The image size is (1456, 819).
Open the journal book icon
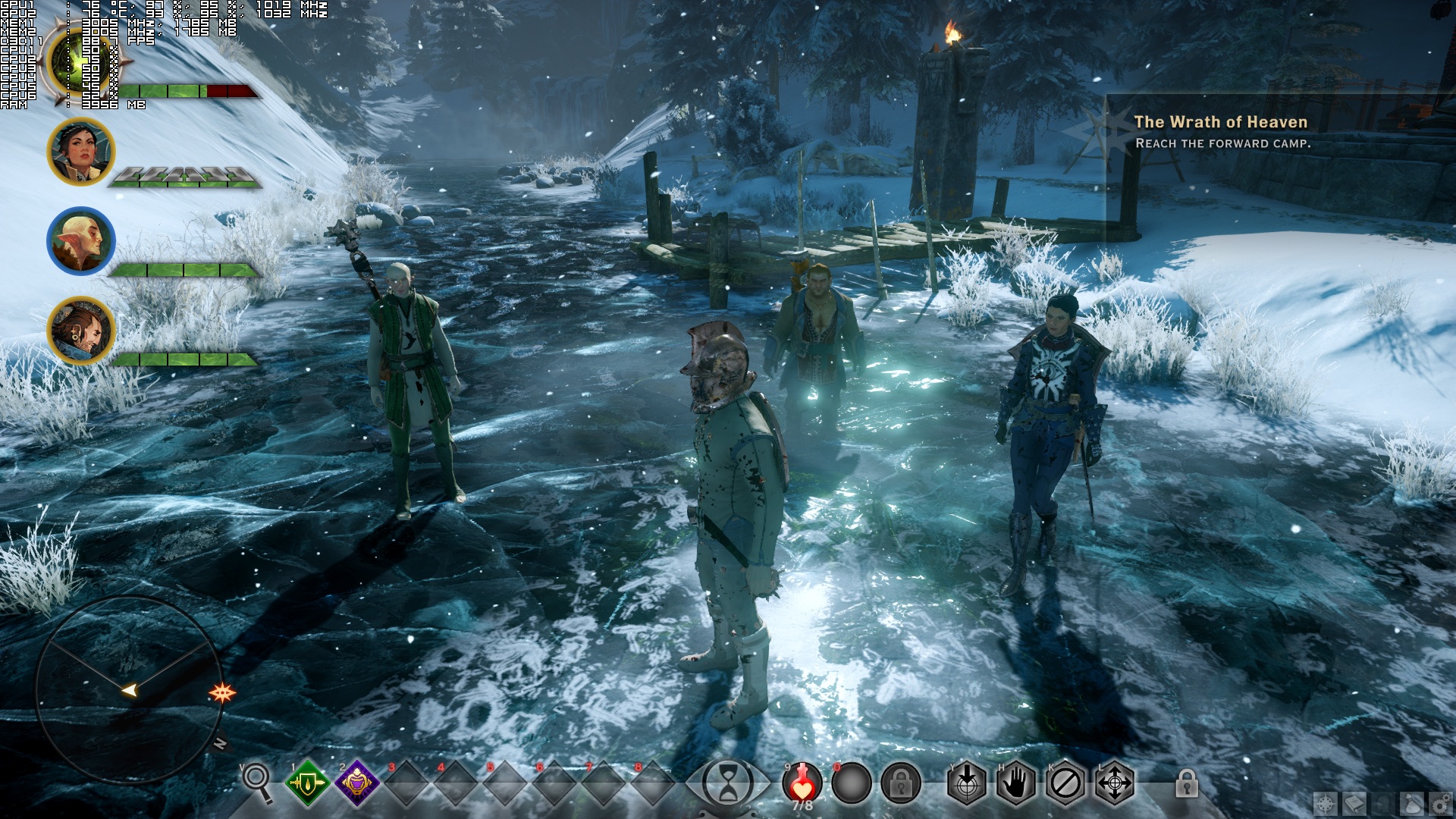tap(1354, 804)
